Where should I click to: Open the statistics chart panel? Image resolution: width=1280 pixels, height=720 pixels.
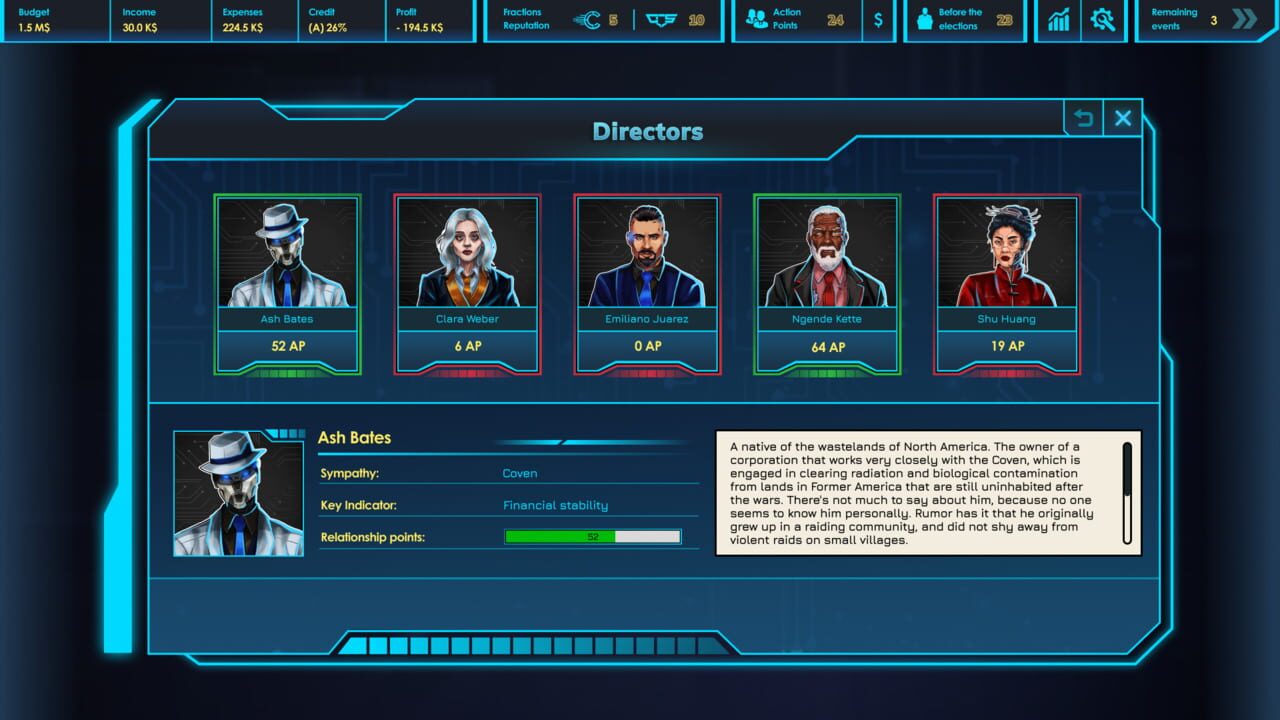click(1058, 19)
